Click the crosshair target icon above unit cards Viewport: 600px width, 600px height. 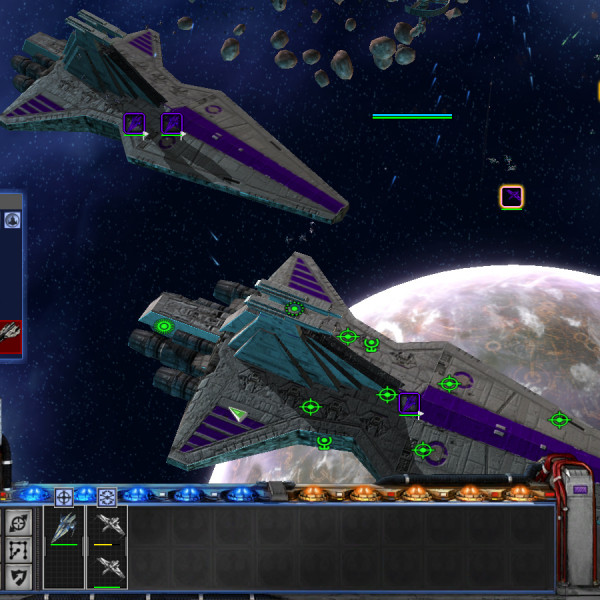coord(64,496)
